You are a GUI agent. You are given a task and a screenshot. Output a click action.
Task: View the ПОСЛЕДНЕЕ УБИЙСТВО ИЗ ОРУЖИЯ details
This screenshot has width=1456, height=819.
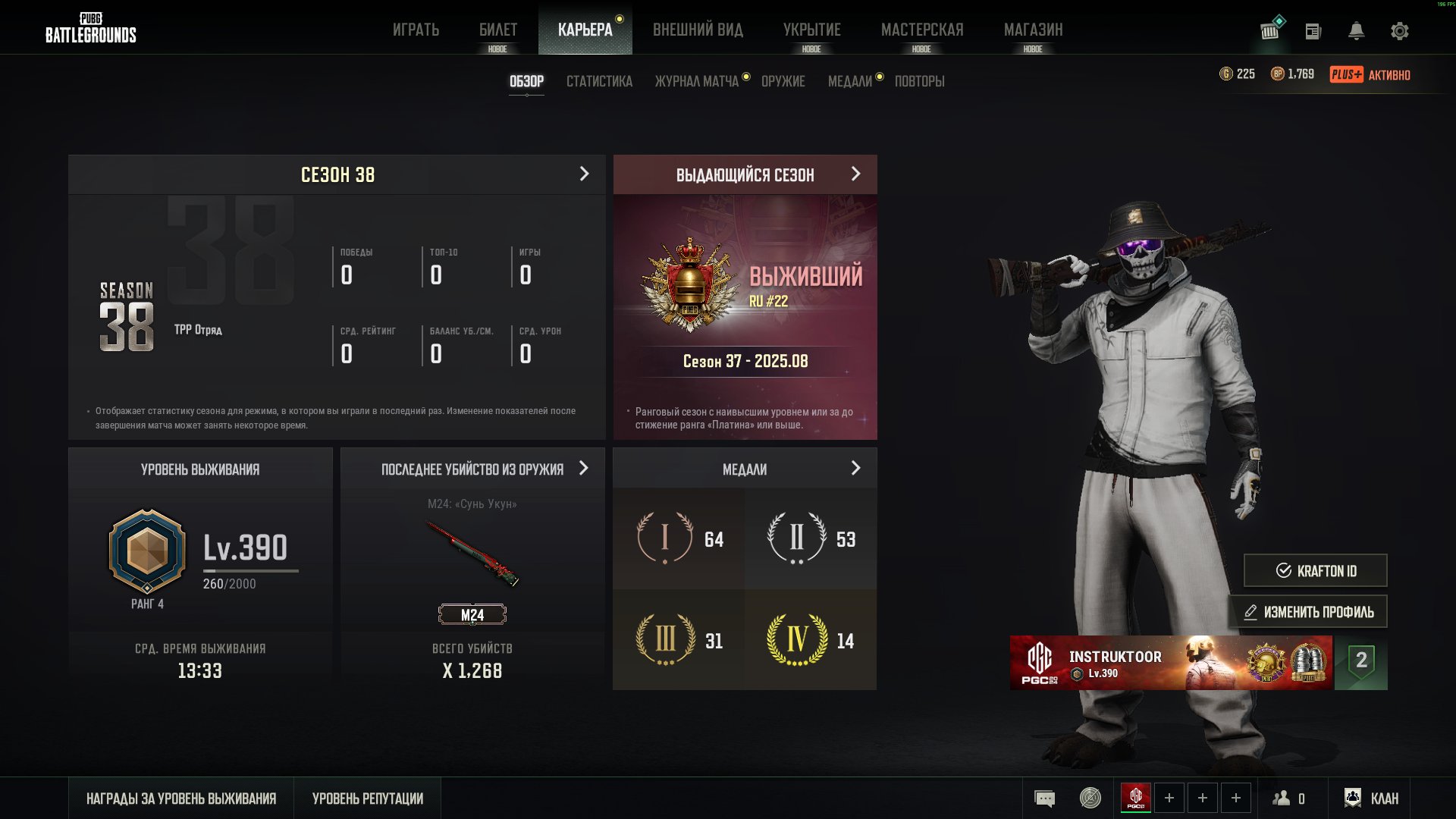click(x=472, y=469)
